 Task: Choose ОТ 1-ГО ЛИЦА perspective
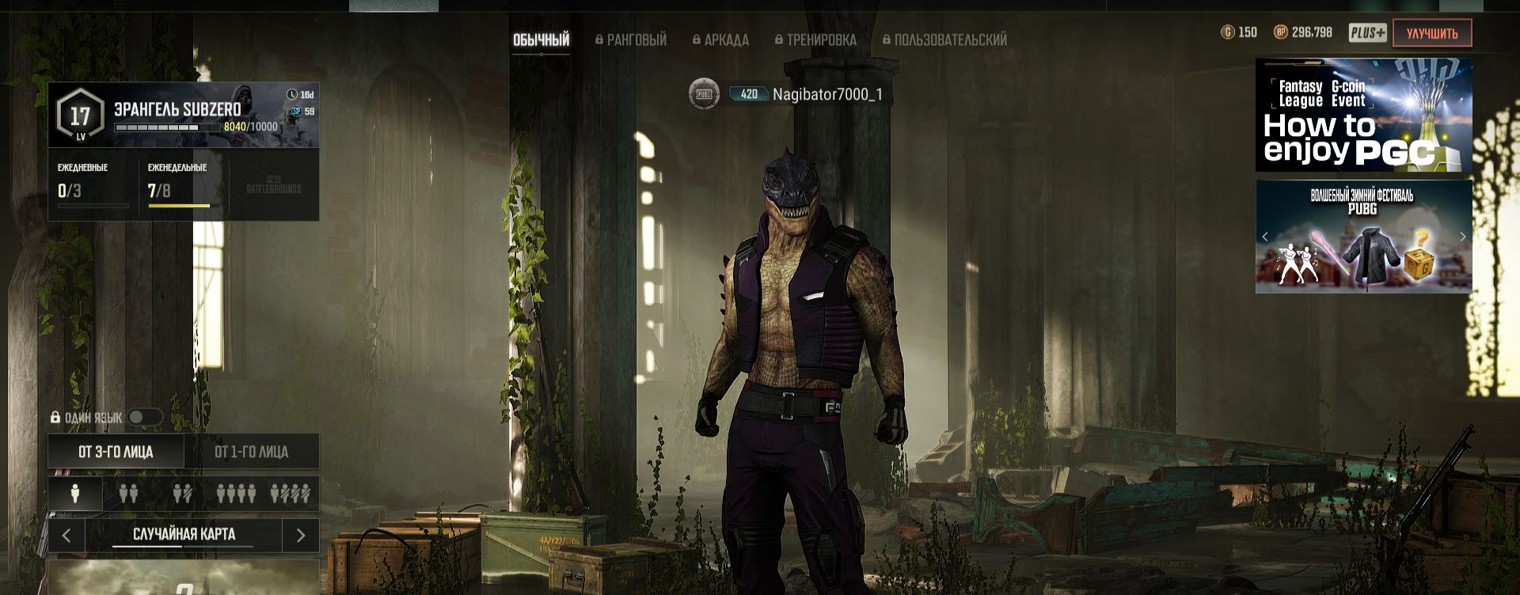[251, 452]
